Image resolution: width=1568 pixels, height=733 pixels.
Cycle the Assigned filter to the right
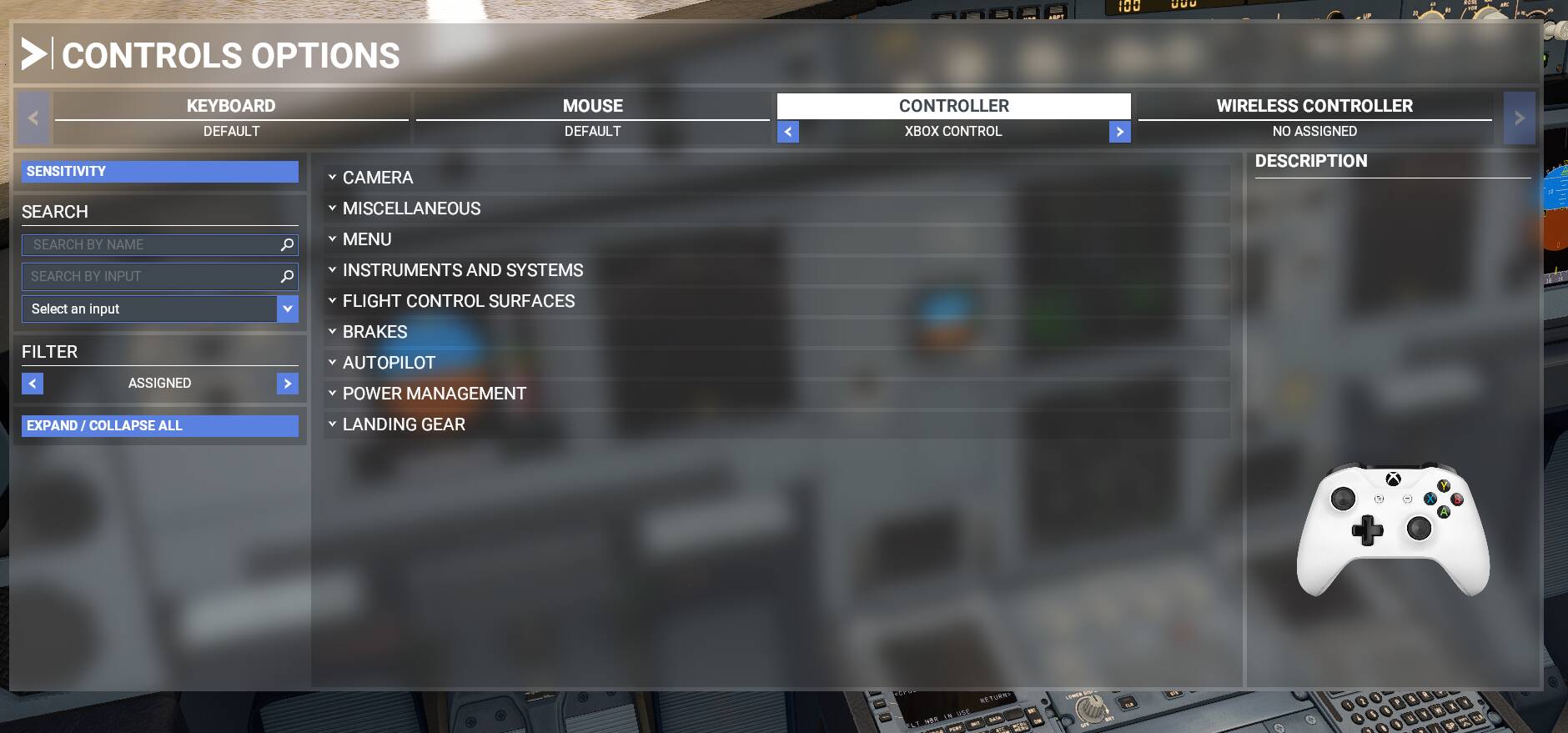coord(287,383)
